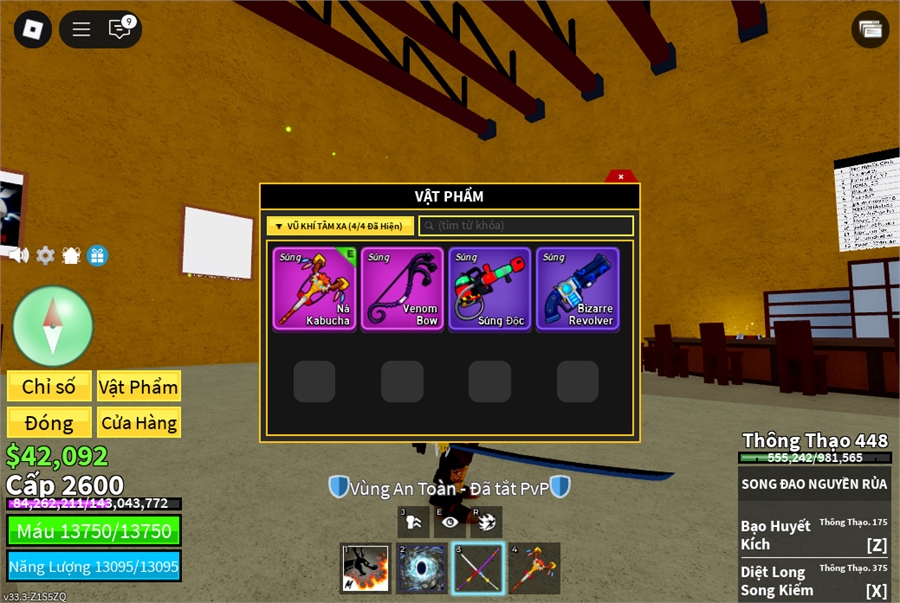Toggle the sound speaker icon

[x=19, y=255]
